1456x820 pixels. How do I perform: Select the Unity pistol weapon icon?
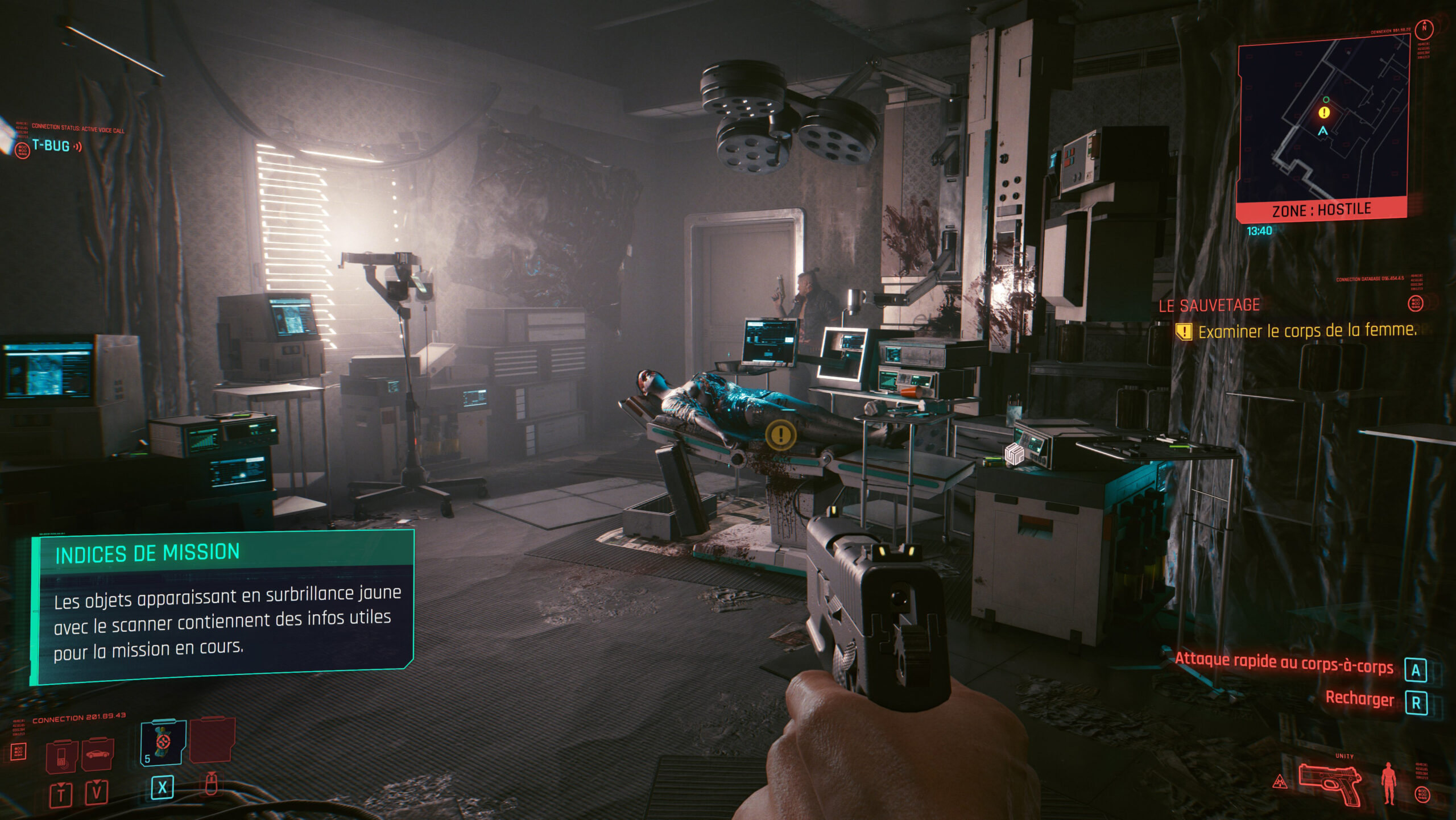click(1330, 784)
